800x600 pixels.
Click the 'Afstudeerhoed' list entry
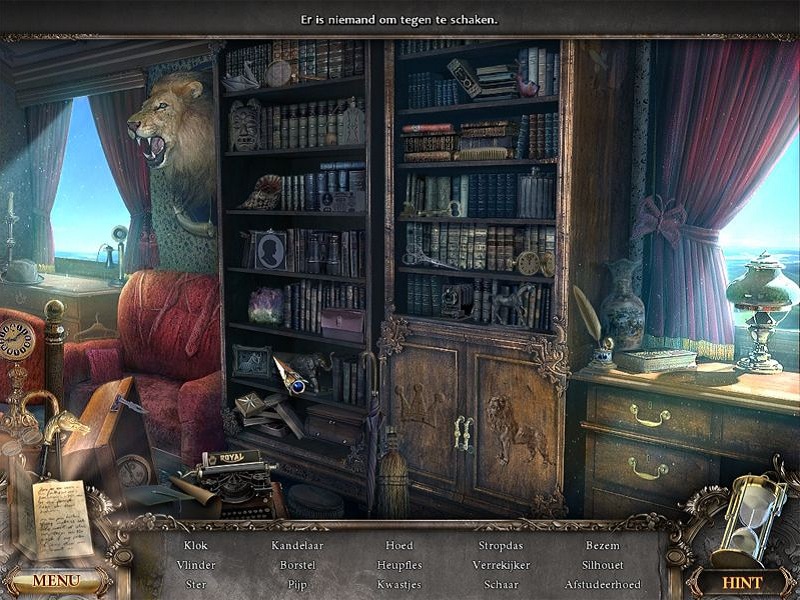click(x=603, y=584)
